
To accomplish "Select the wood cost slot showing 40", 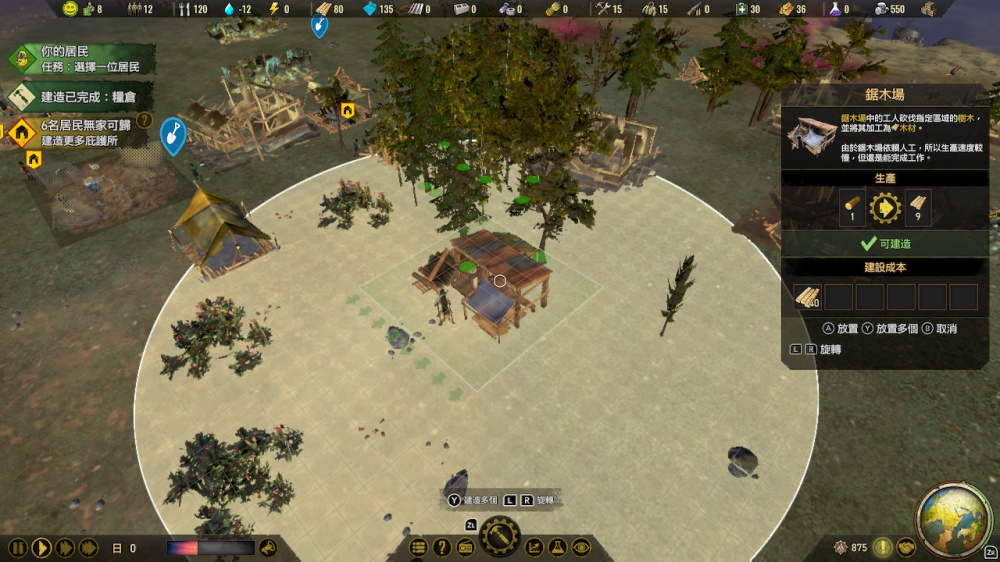I will pos(808,296).
